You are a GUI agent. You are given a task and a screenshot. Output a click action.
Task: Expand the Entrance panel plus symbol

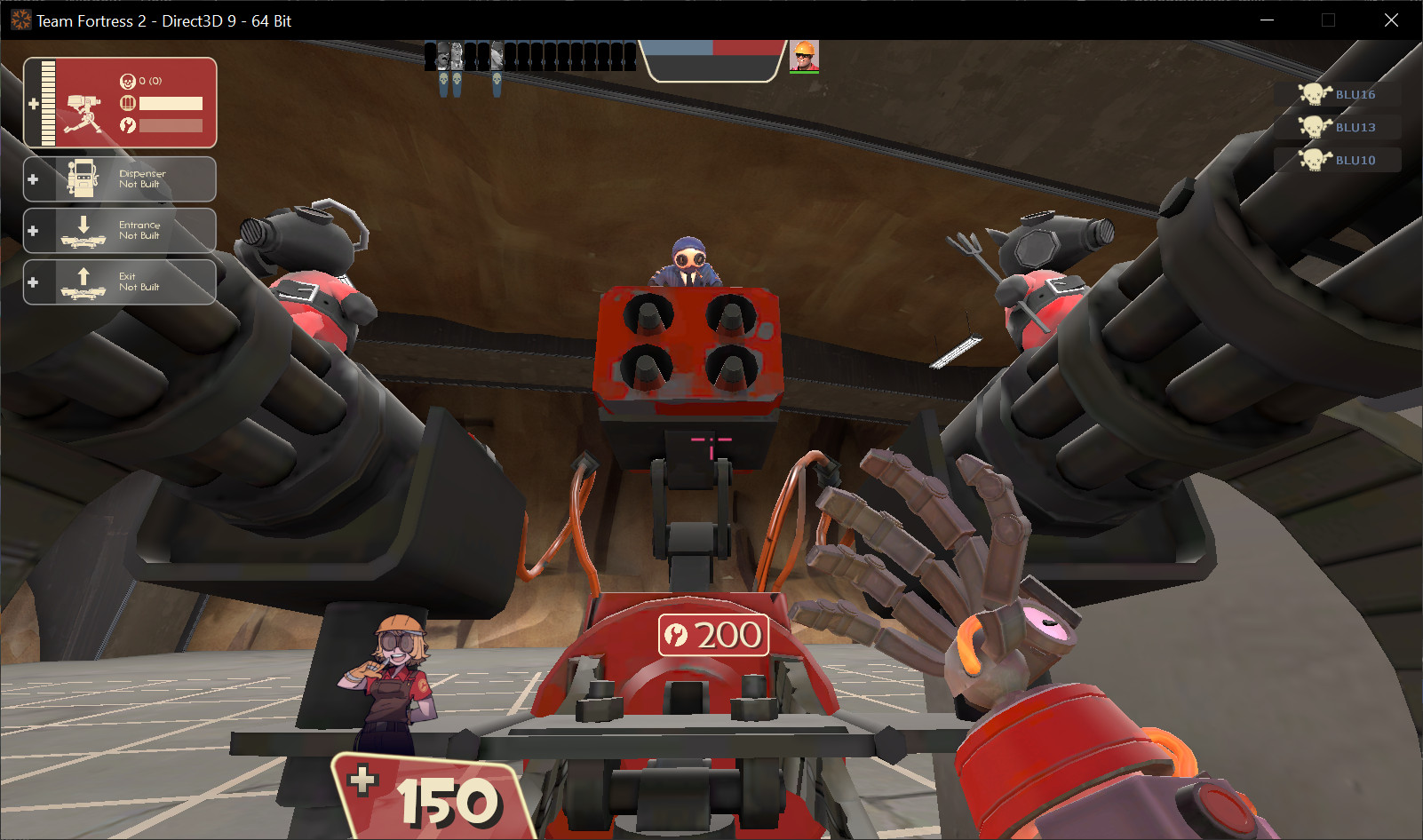click(x=33, y=231)
